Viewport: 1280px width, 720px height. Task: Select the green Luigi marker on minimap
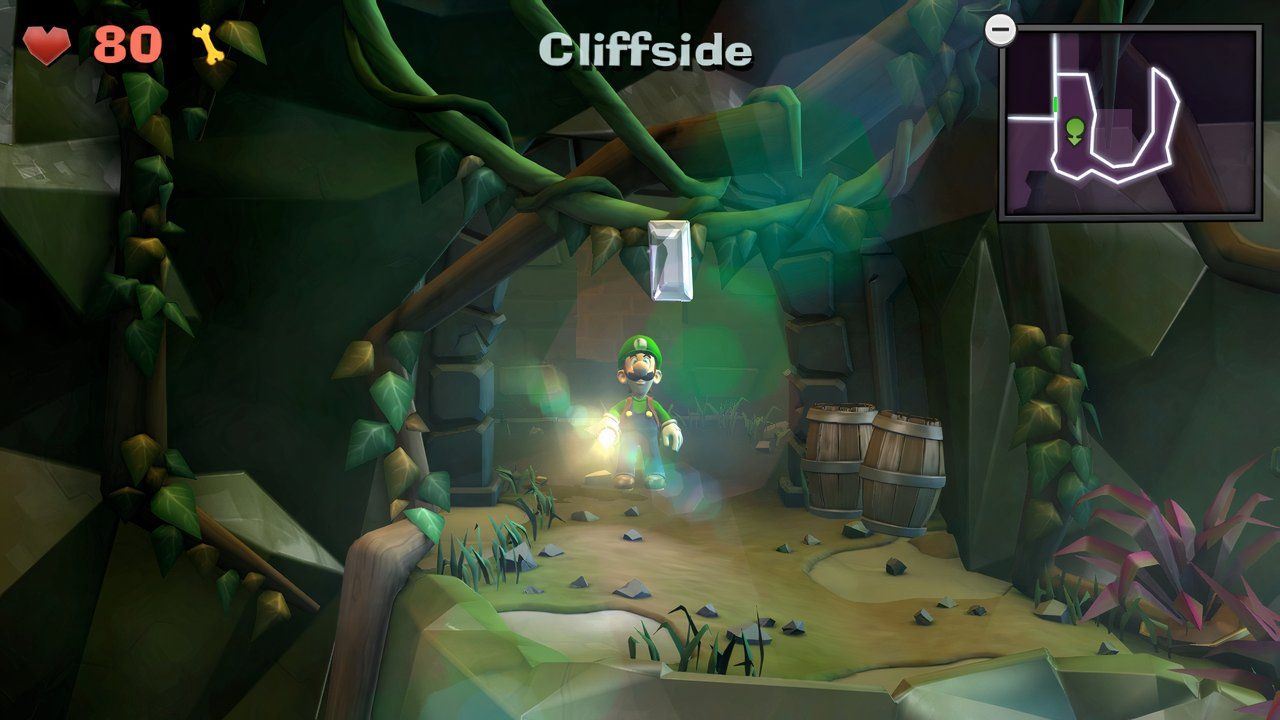[x=1075, y=131]
